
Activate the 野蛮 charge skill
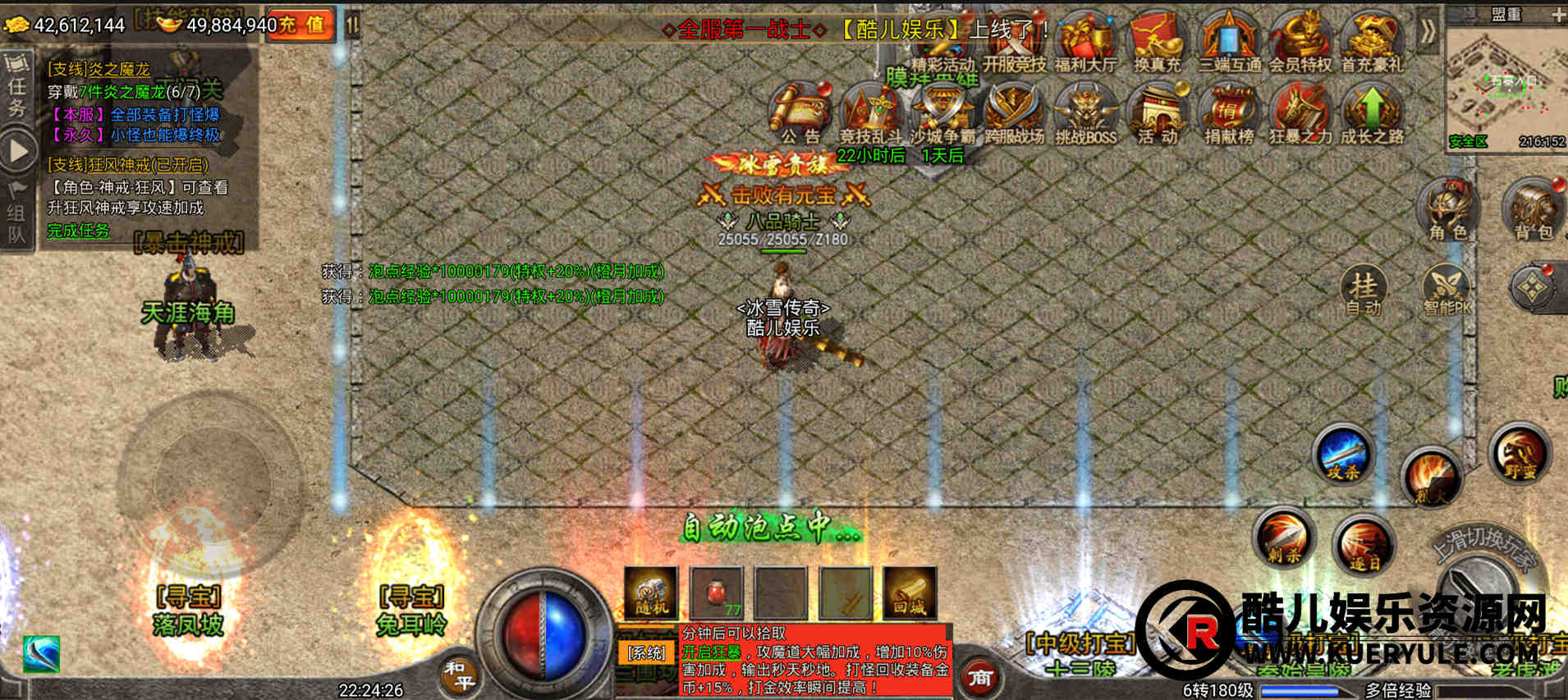click(x=1520, y=454)
